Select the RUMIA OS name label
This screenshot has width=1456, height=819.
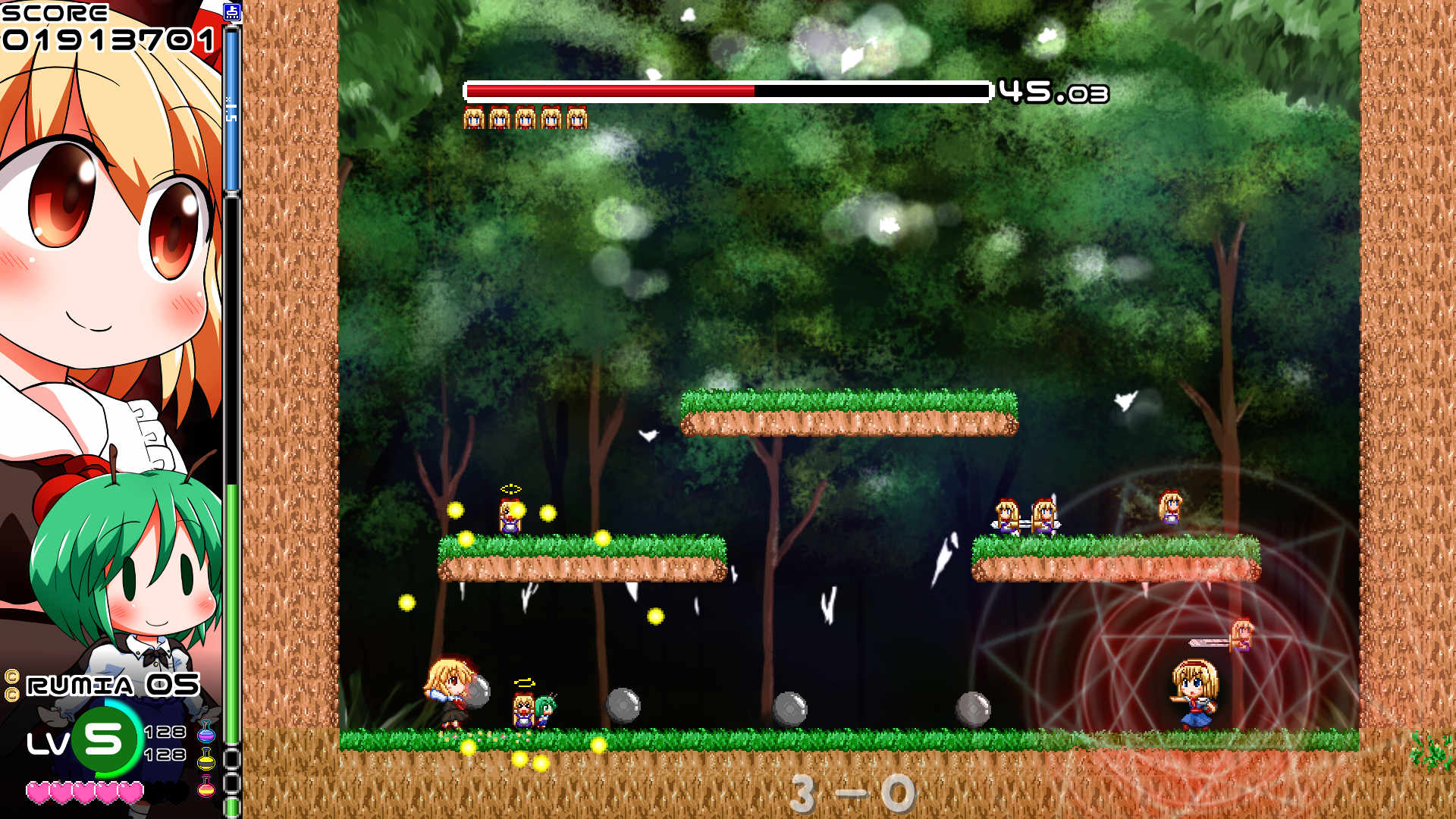coord(110,685)
